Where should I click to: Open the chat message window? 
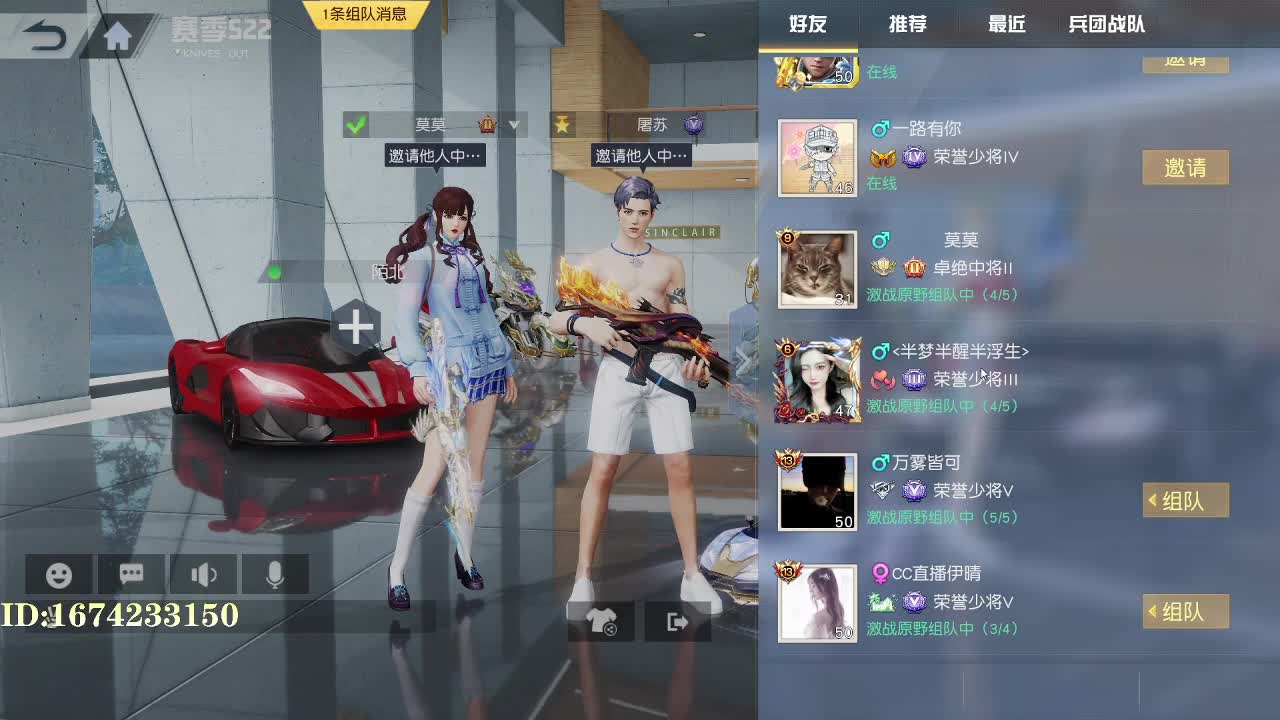point(130,573)
